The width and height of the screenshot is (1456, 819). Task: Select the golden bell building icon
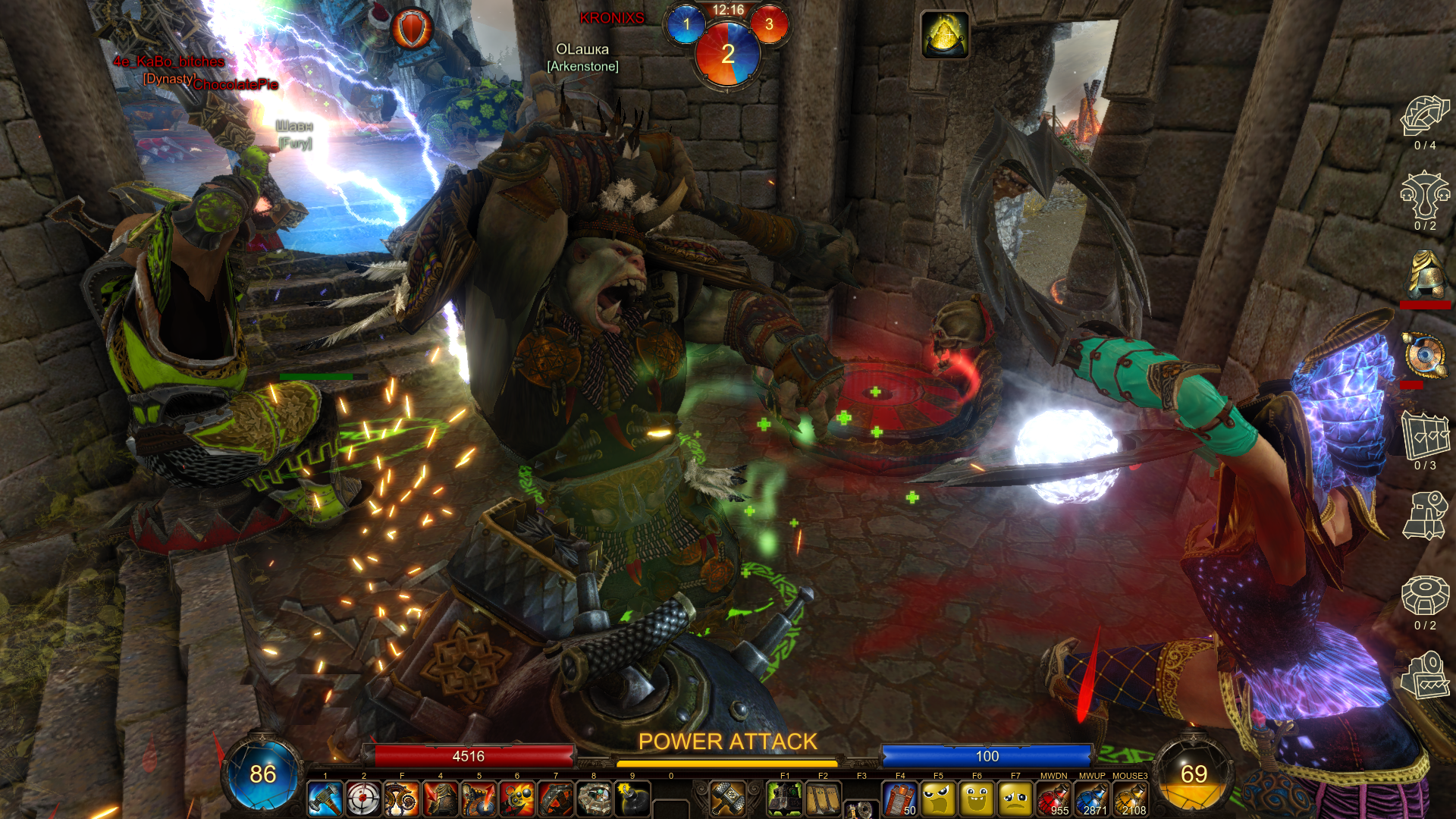coord(1426,275)
